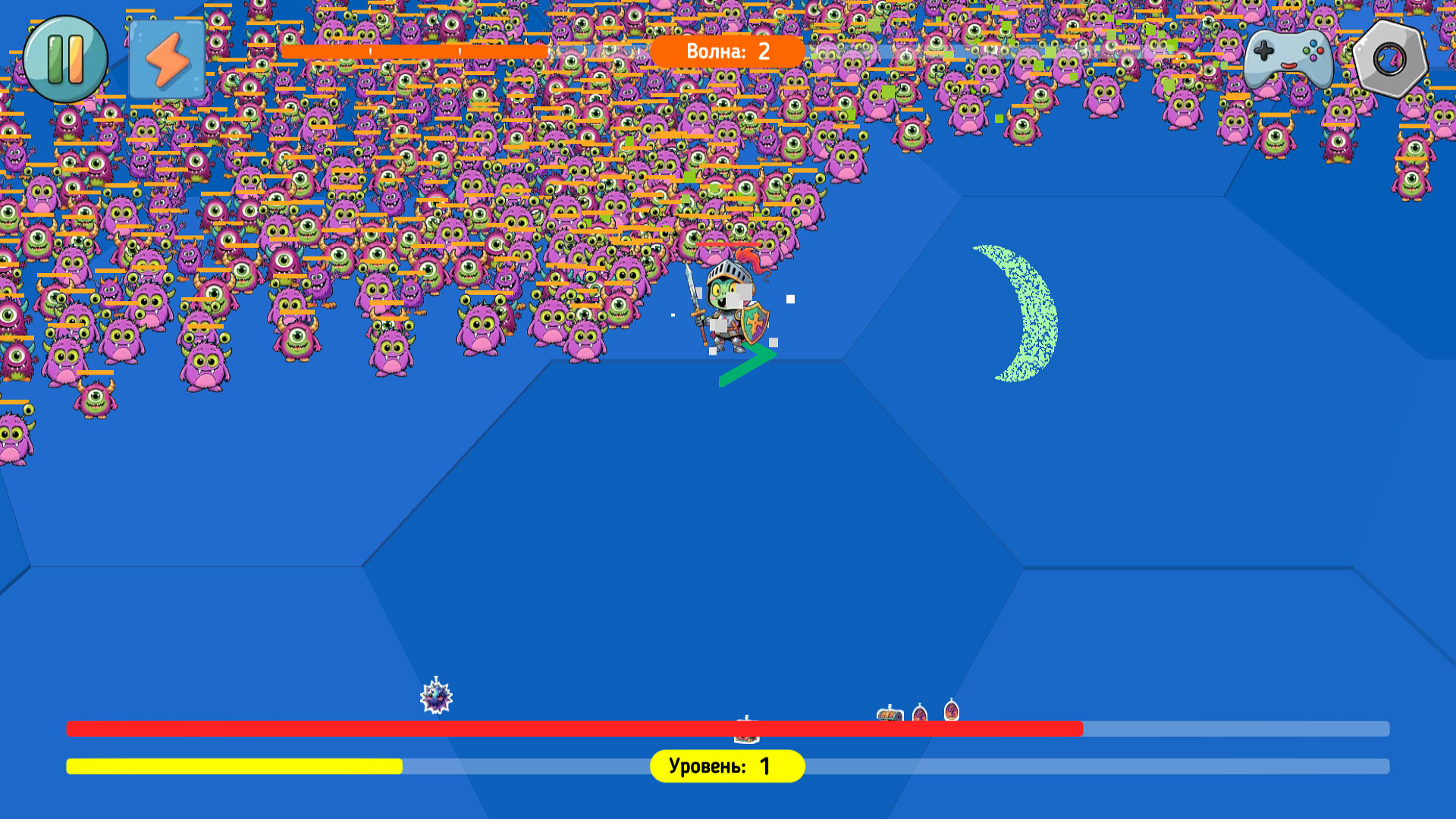Image resolution: width=1456 pixels, height=819 pixels.
Task: Click the pause icon in top-left corner
Action: tap(65, 59)
